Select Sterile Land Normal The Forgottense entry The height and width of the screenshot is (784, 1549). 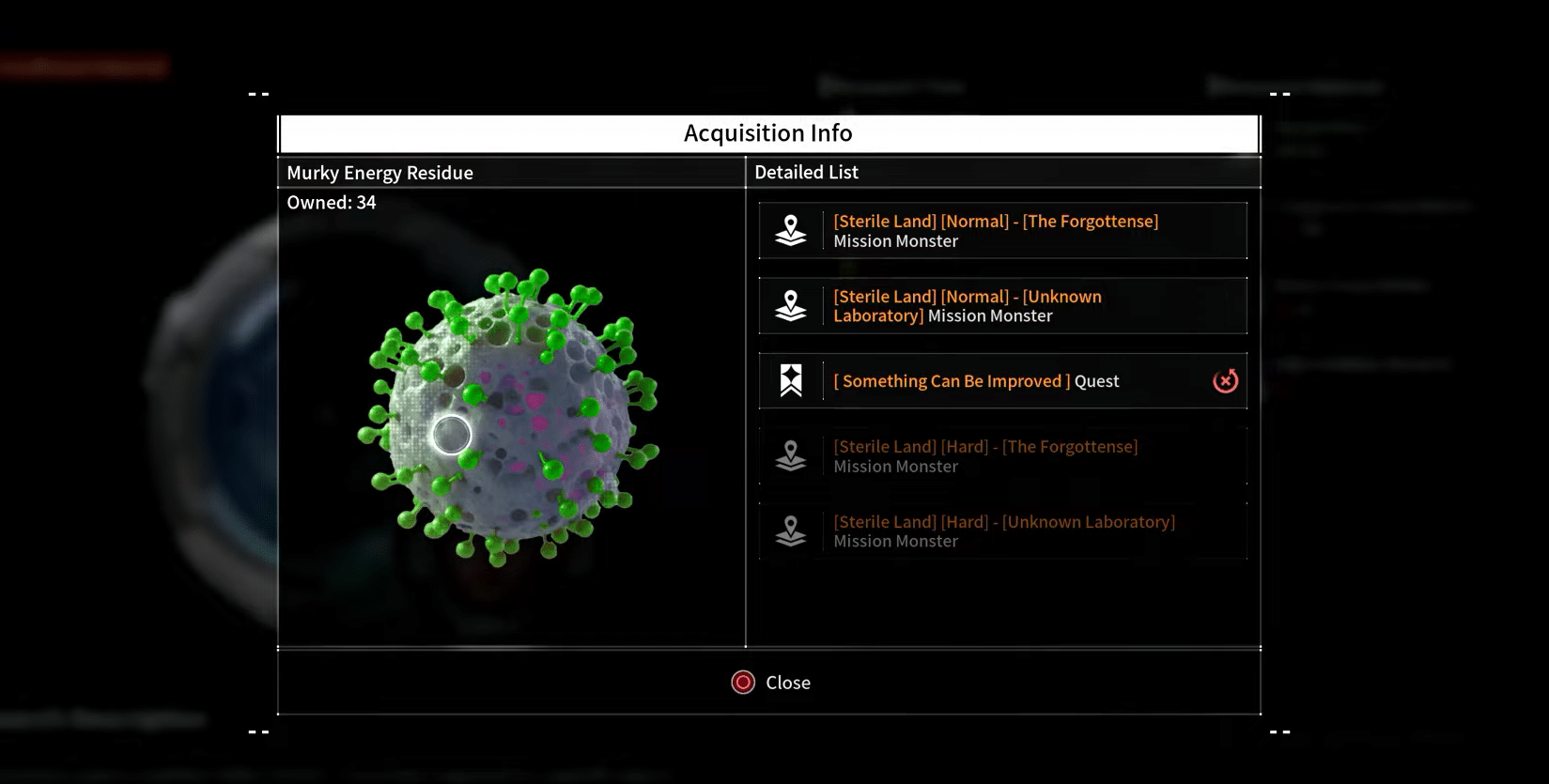click(1002, 231)
